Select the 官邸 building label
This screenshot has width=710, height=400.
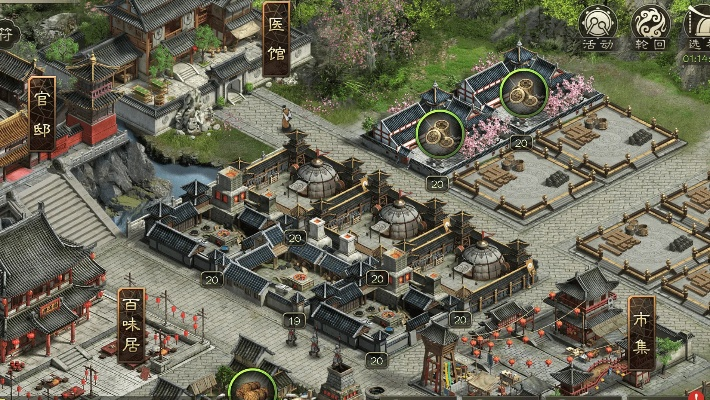42,113
